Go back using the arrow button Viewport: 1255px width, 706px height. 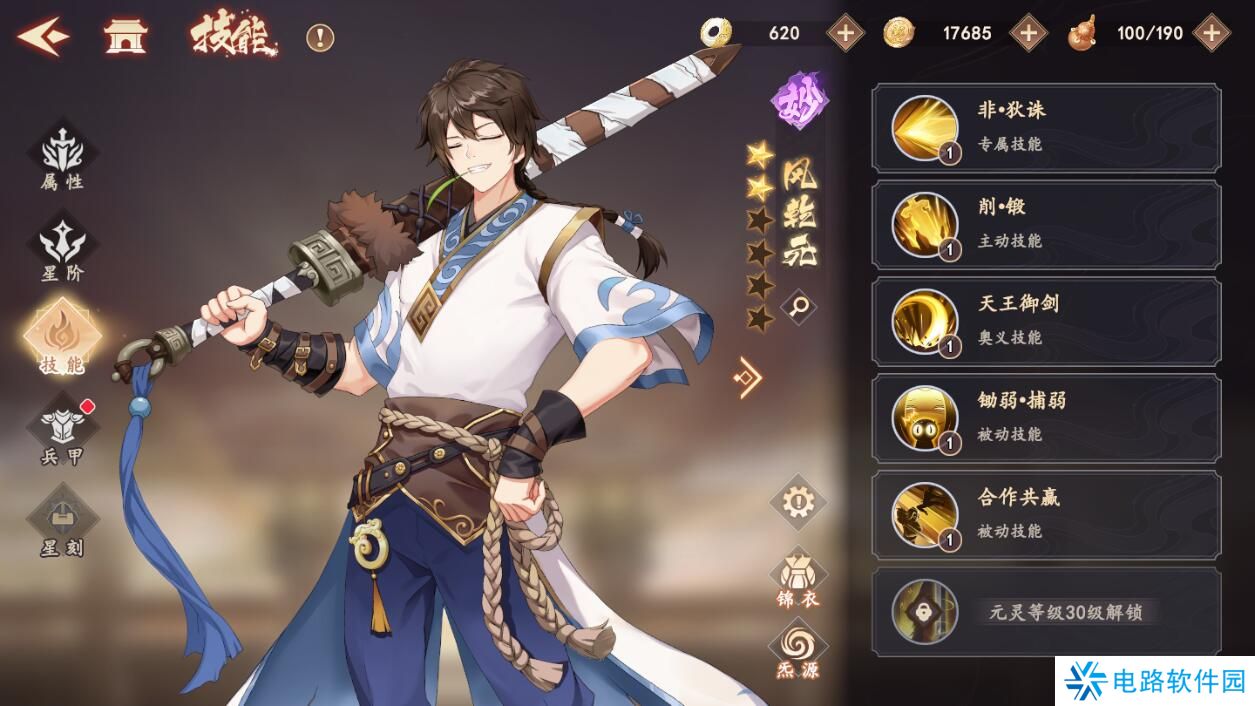click(42, 37)
